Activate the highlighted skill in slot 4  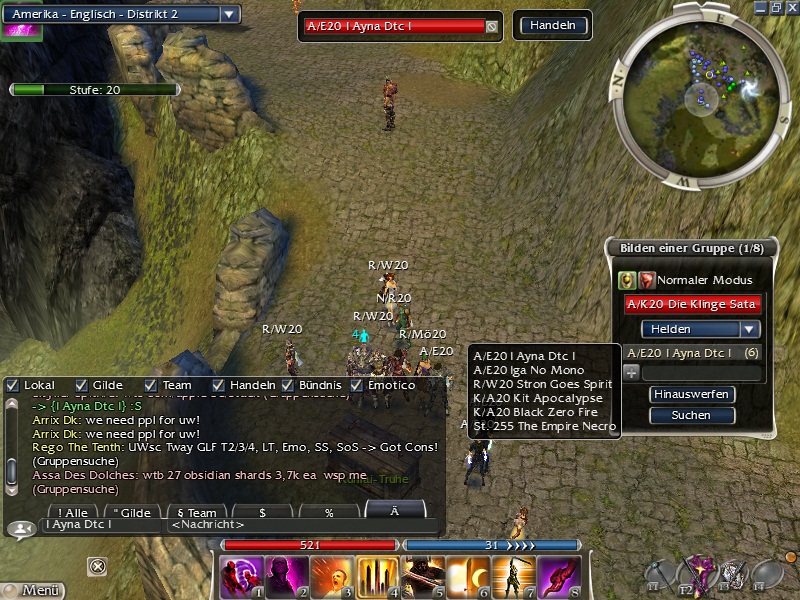376,576
